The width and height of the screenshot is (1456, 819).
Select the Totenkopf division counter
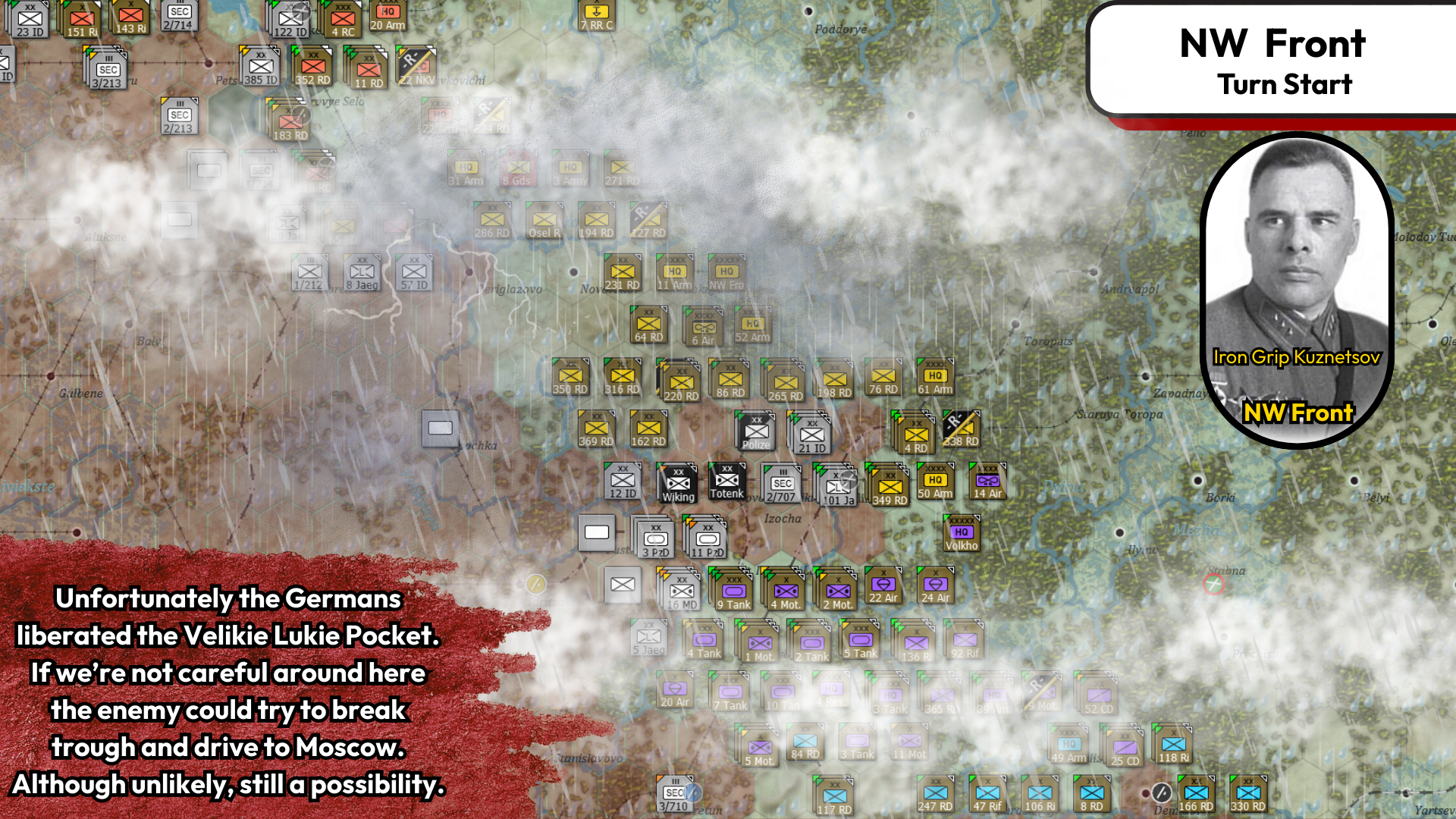pos(726,481)
